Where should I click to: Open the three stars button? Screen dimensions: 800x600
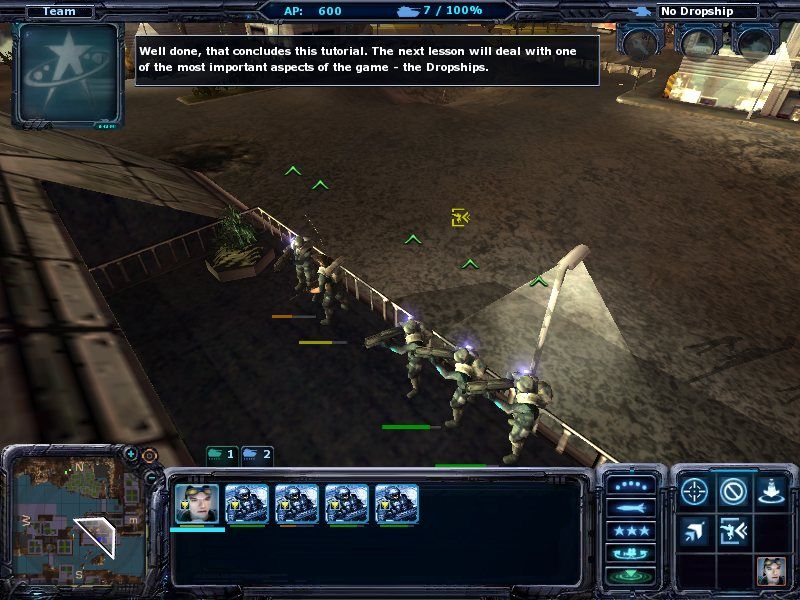pos(632,531)
